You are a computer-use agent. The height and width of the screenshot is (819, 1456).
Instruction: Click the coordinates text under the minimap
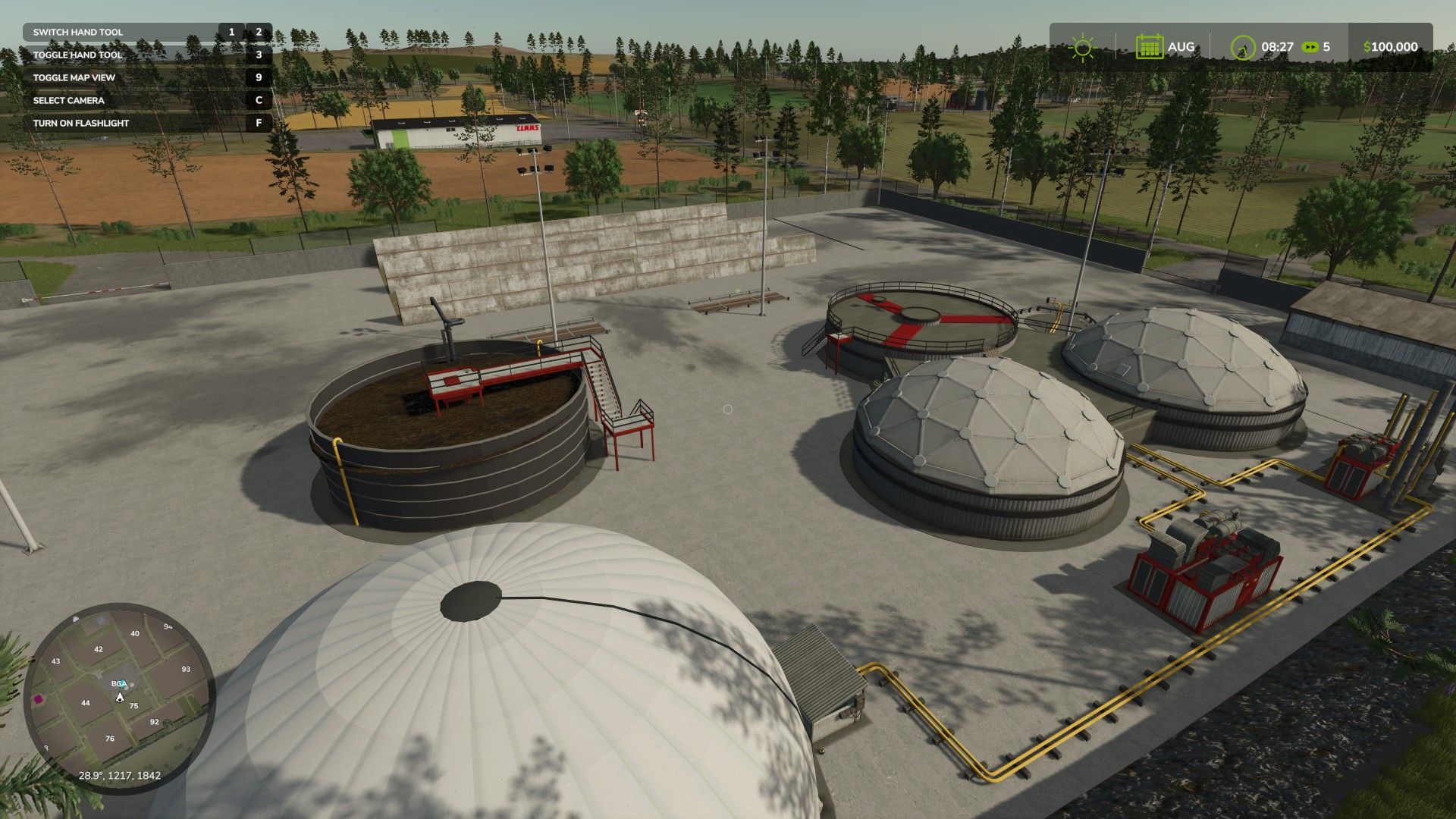(120, 774)
